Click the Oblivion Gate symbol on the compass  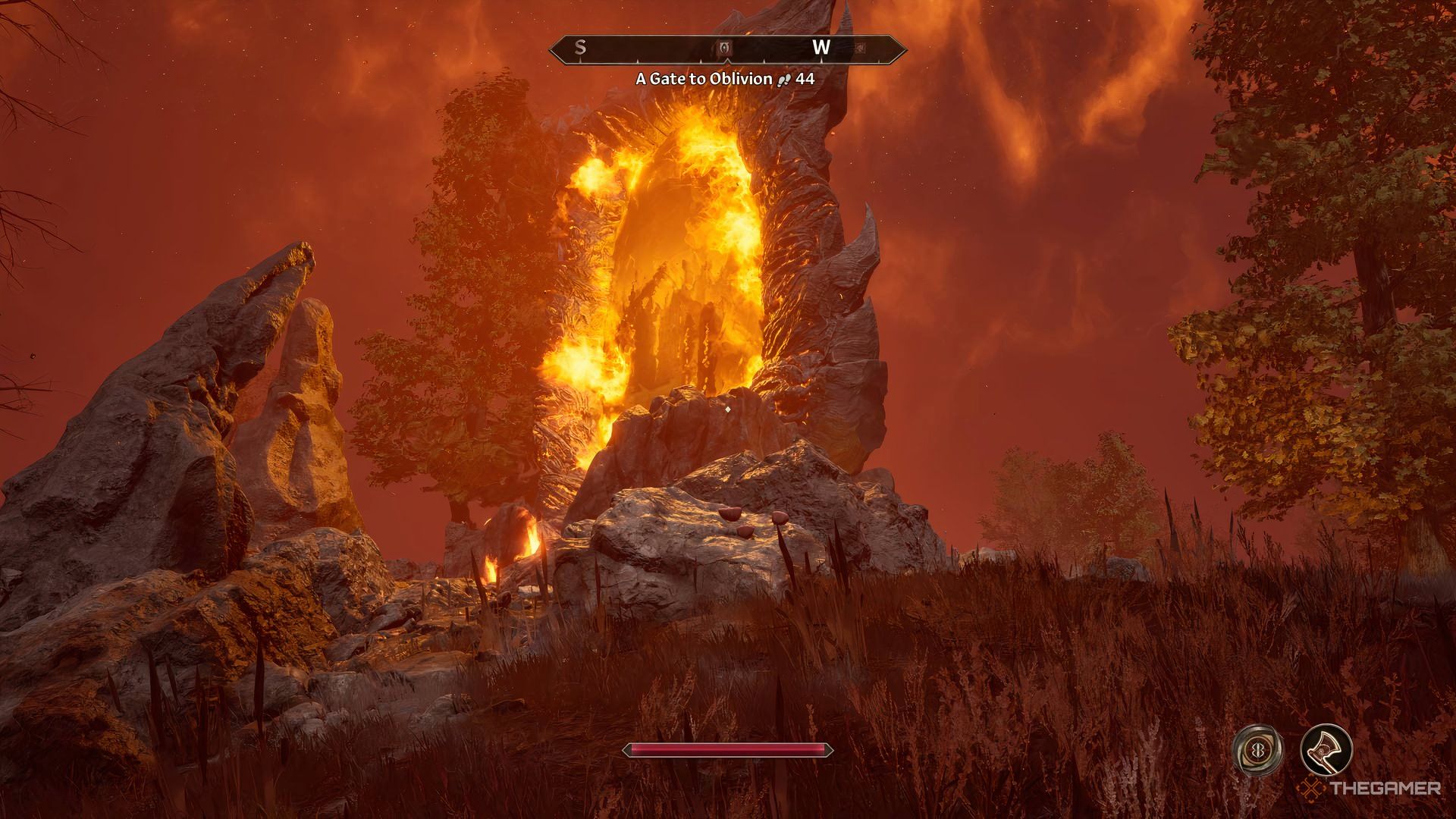point(725,49)
